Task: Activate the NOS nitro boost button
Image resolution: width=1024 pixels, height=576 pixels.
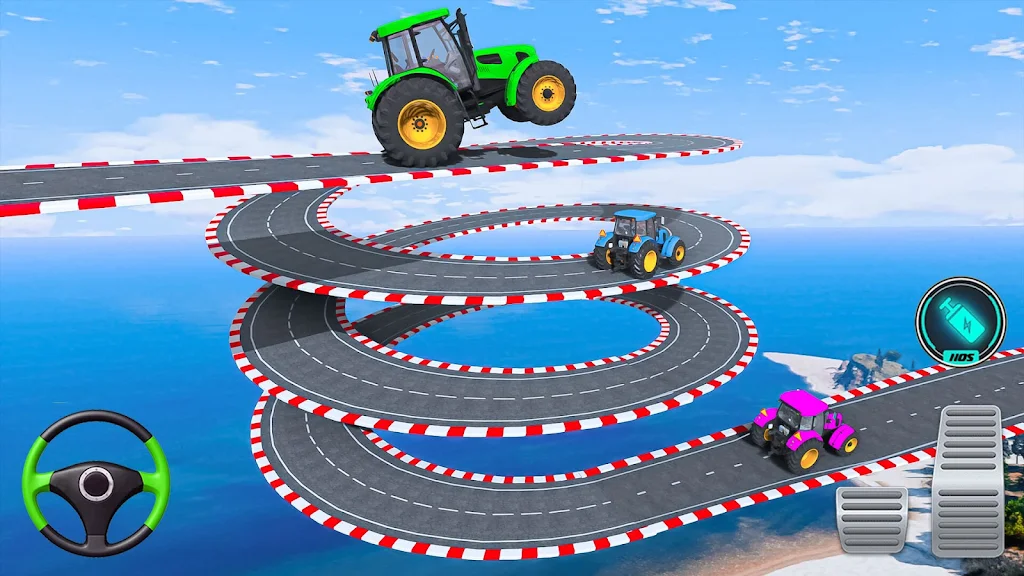Action: coord(960,322)
